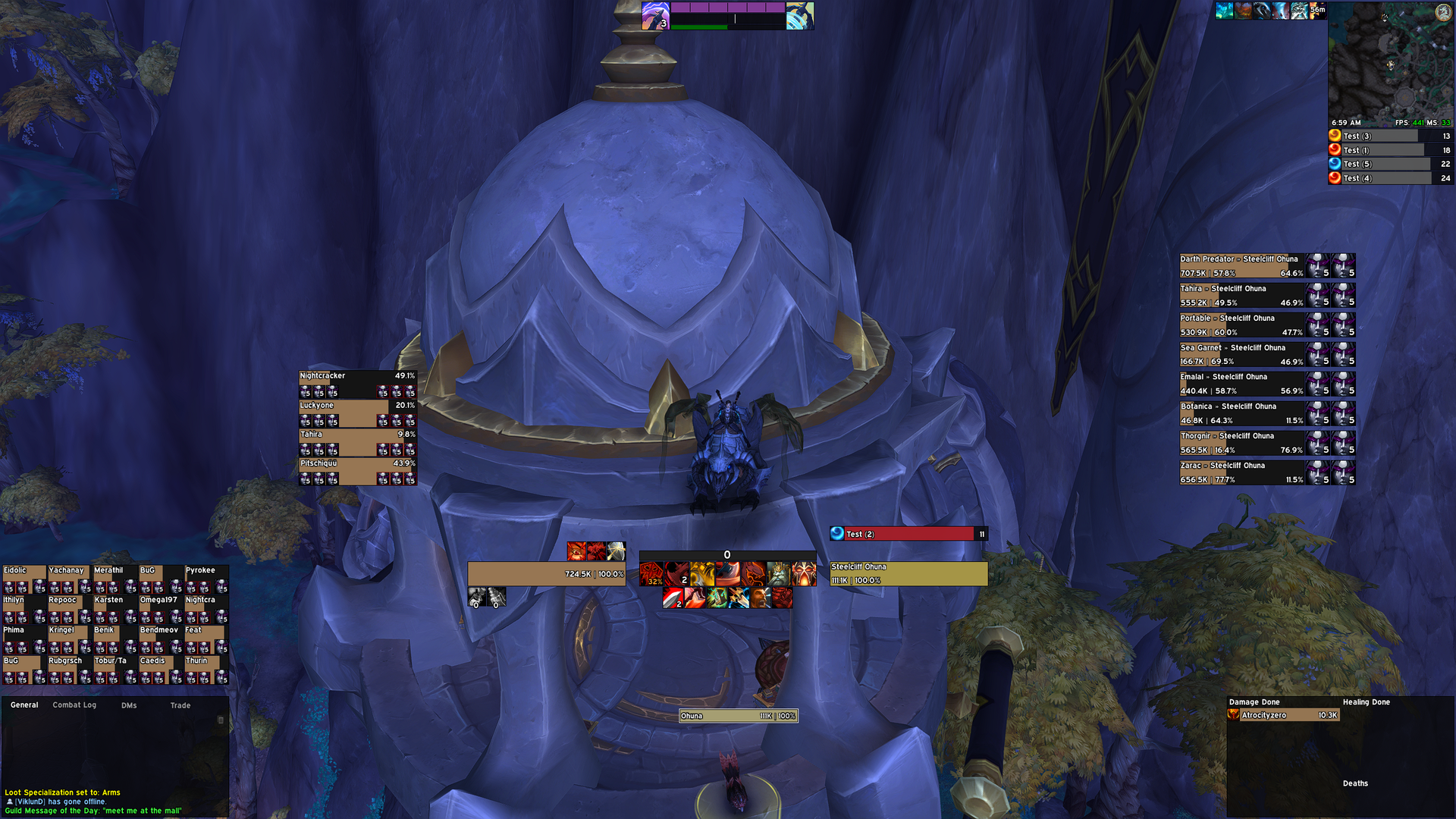
Task: Click the minimap in the corner
Action: [1390, 61]
